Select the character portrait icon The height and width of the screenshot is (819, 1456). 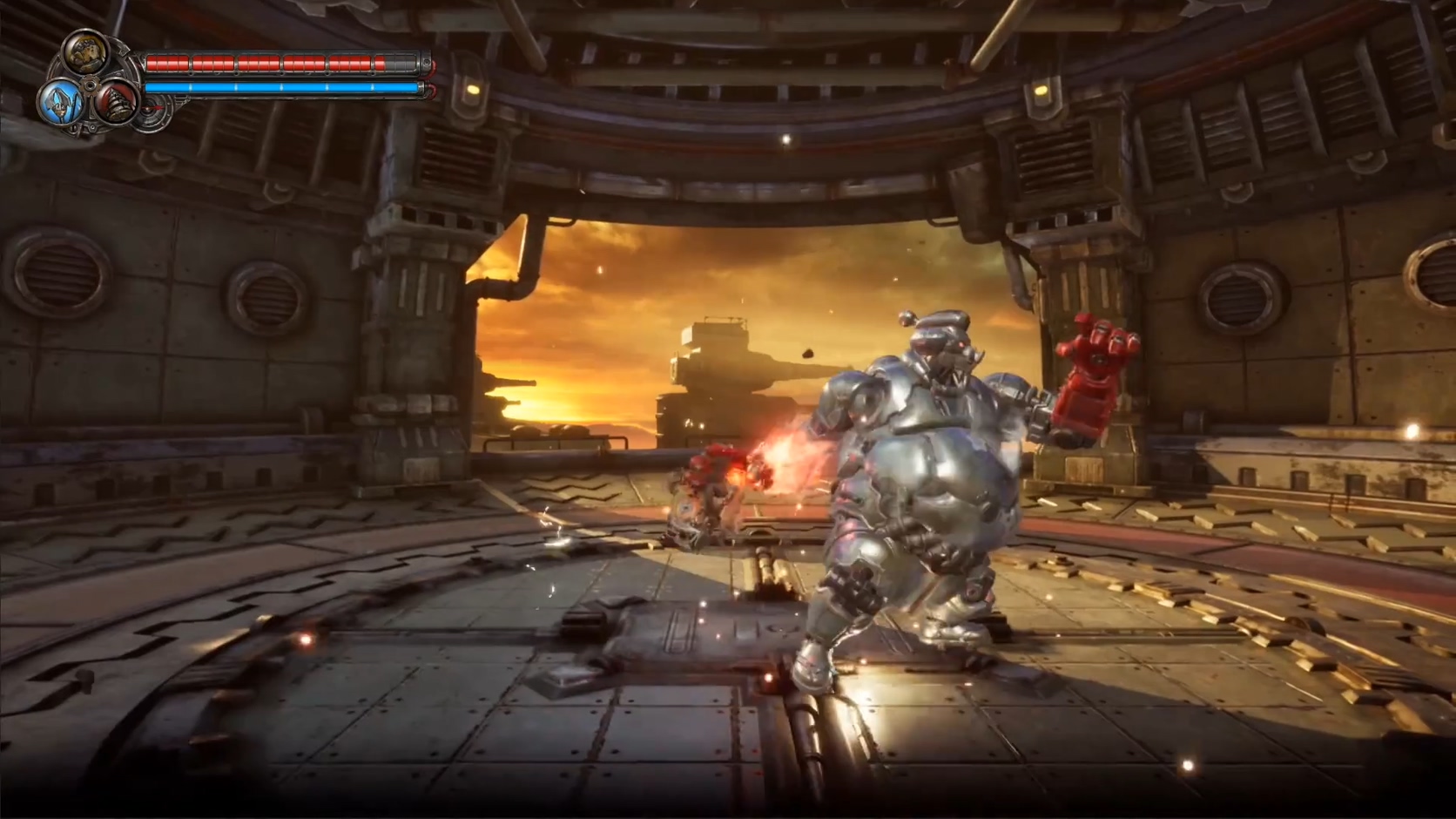pyautogui.click(x=86, y=53)
